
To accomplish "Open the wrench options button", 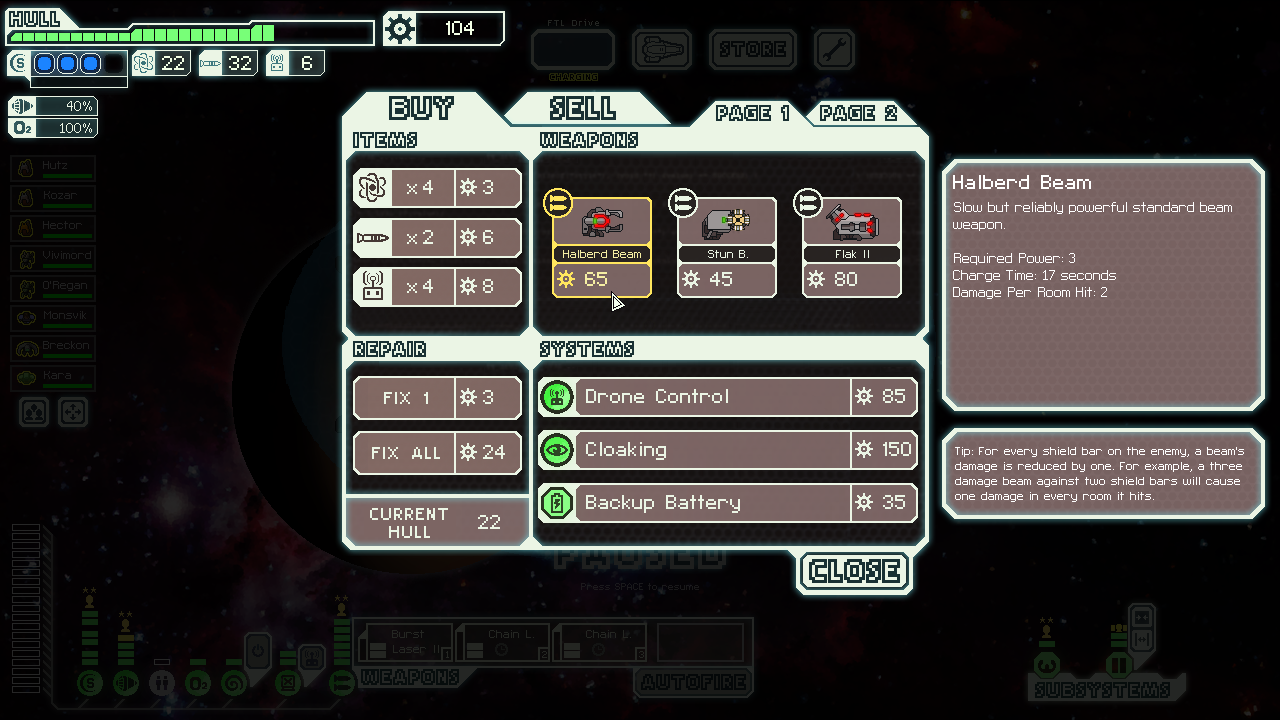I will (x=834, y=49).
